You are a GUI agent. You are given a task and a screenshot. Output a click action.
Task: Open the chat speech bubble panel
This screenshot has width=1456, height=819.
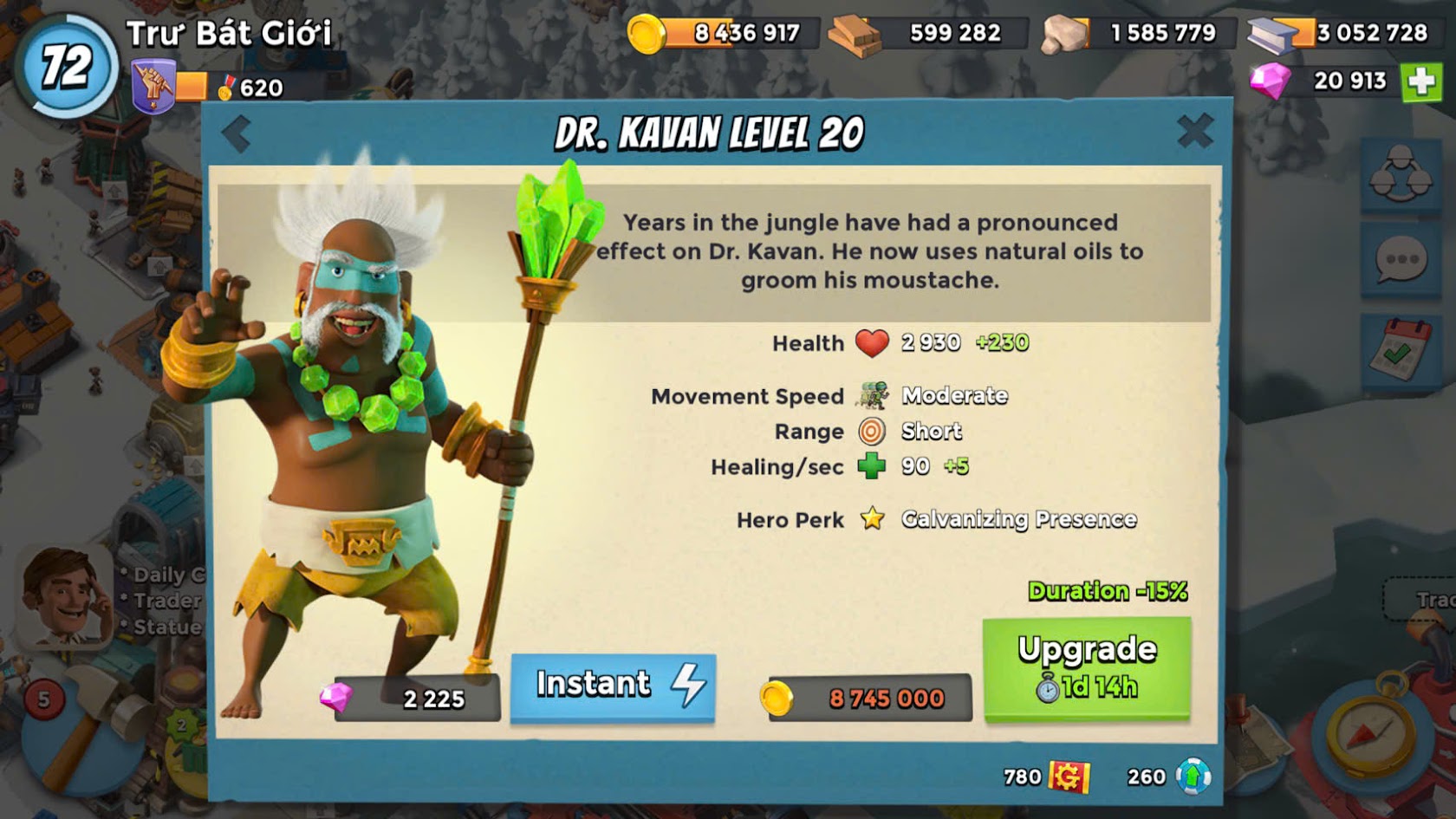tap(1401, 259)
